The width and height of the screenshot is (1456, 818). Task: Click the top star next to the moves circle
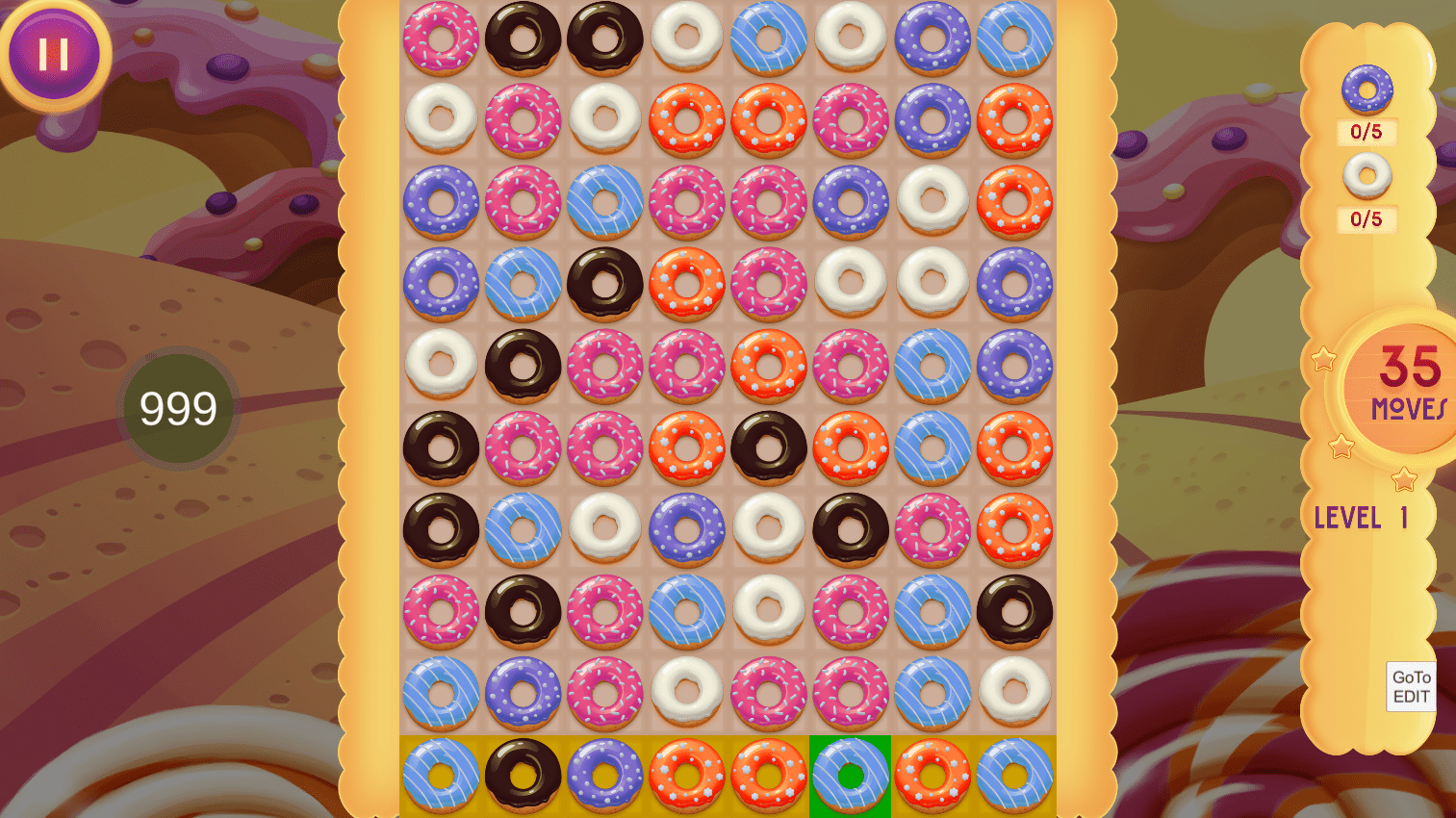(1326, 357)
